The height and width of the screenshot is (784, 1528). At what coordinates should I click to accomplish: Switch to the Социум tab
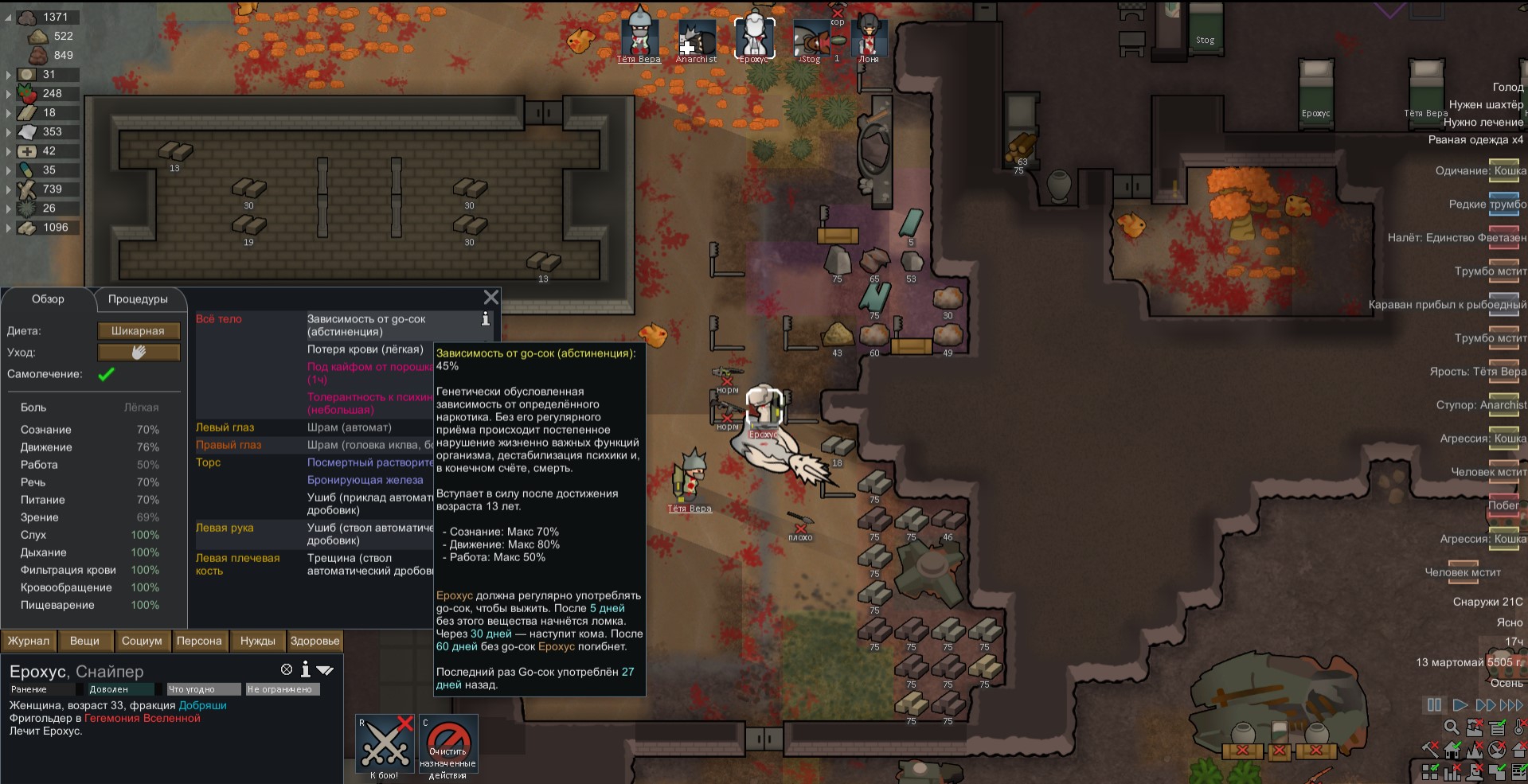(142, 641)
